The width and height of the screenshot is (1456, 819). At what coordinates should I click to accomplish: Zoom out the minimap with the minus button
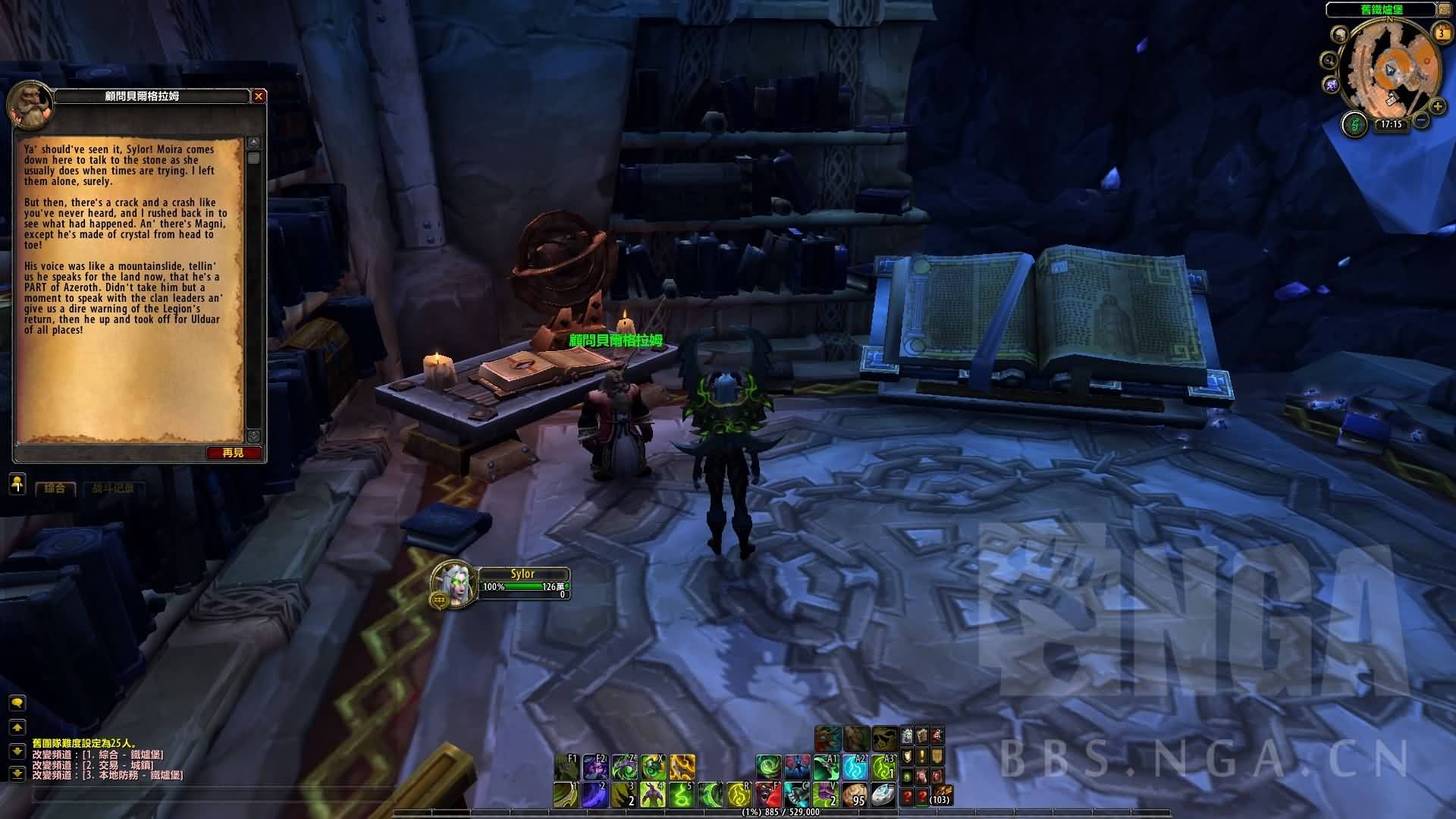[x=1422, y=120]
